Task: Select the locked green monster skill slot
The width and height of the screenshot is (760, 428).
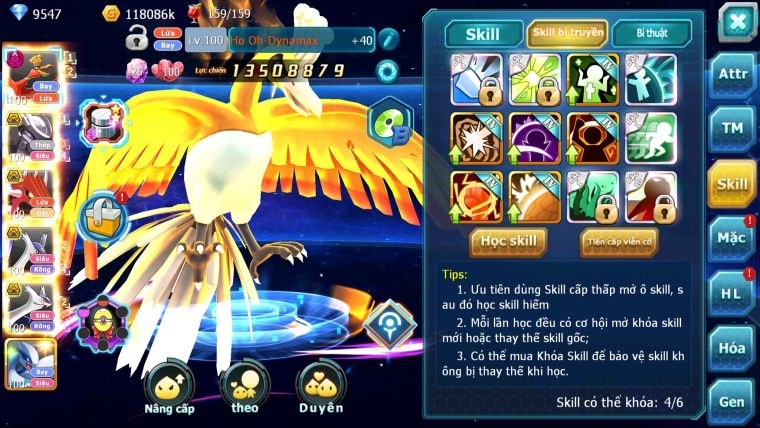Action: [593, 196]
